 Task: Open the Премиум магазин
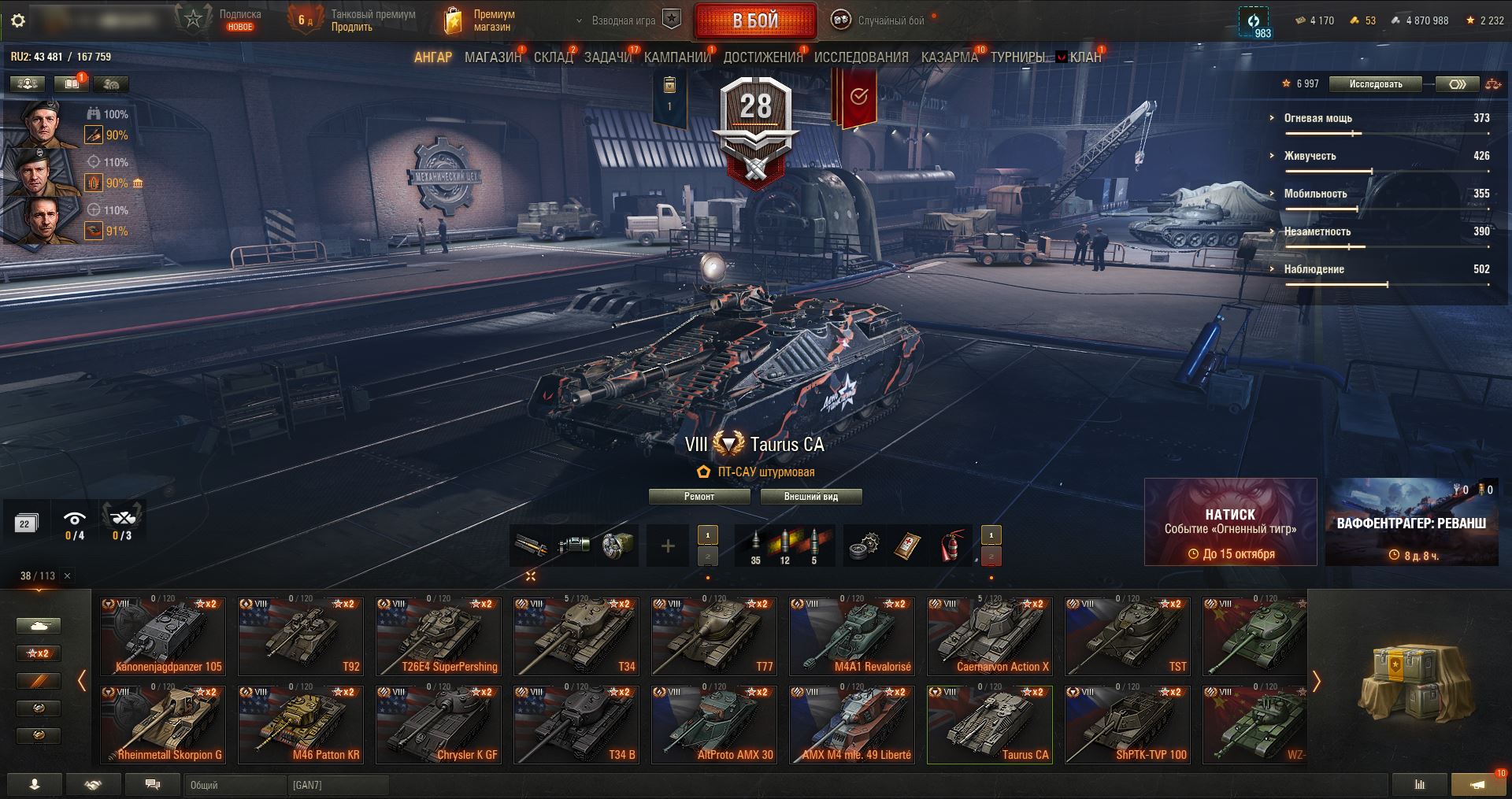pos(479,21)
